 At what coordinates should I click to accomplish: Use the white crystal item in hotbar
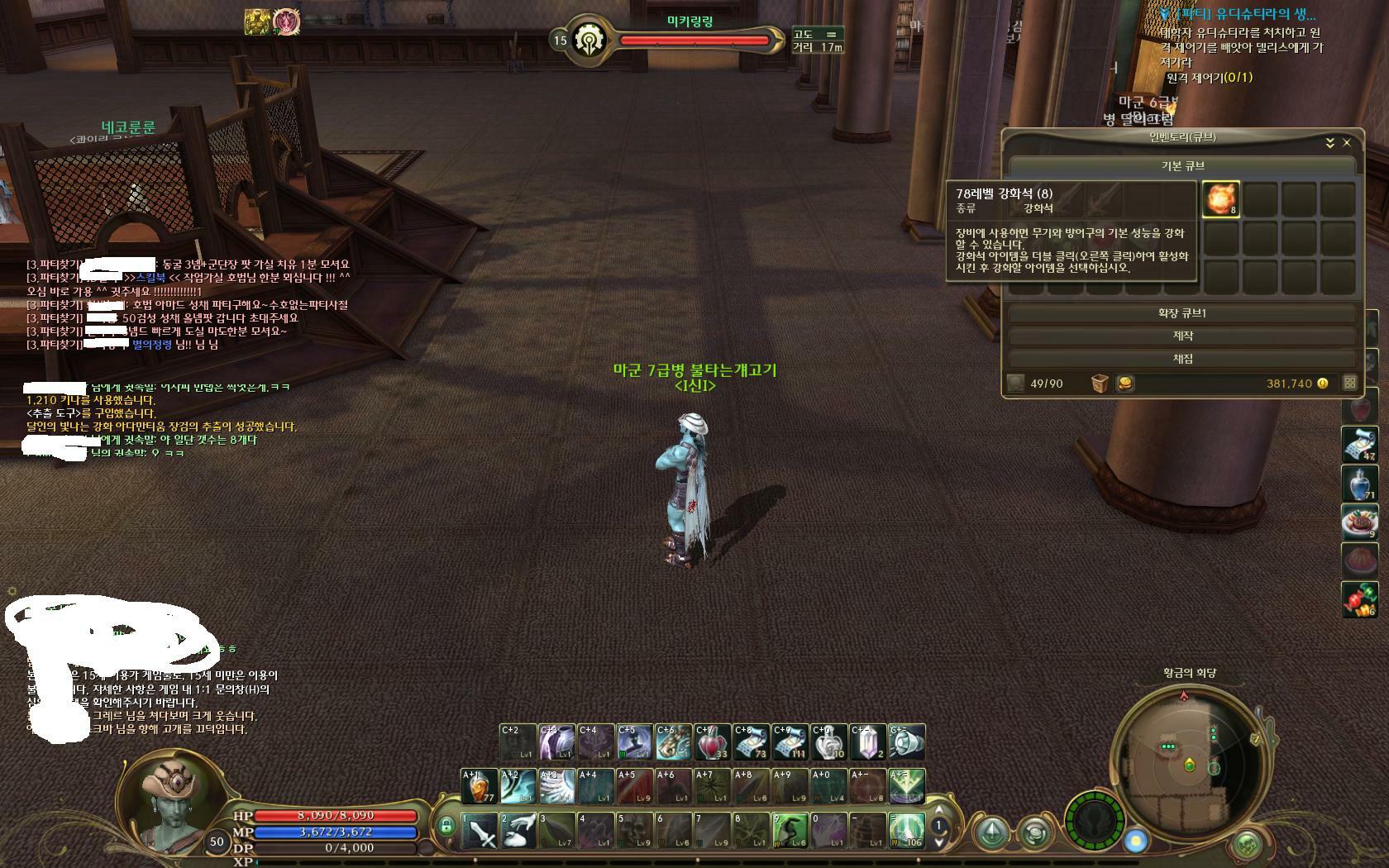[x=867, y=742]
